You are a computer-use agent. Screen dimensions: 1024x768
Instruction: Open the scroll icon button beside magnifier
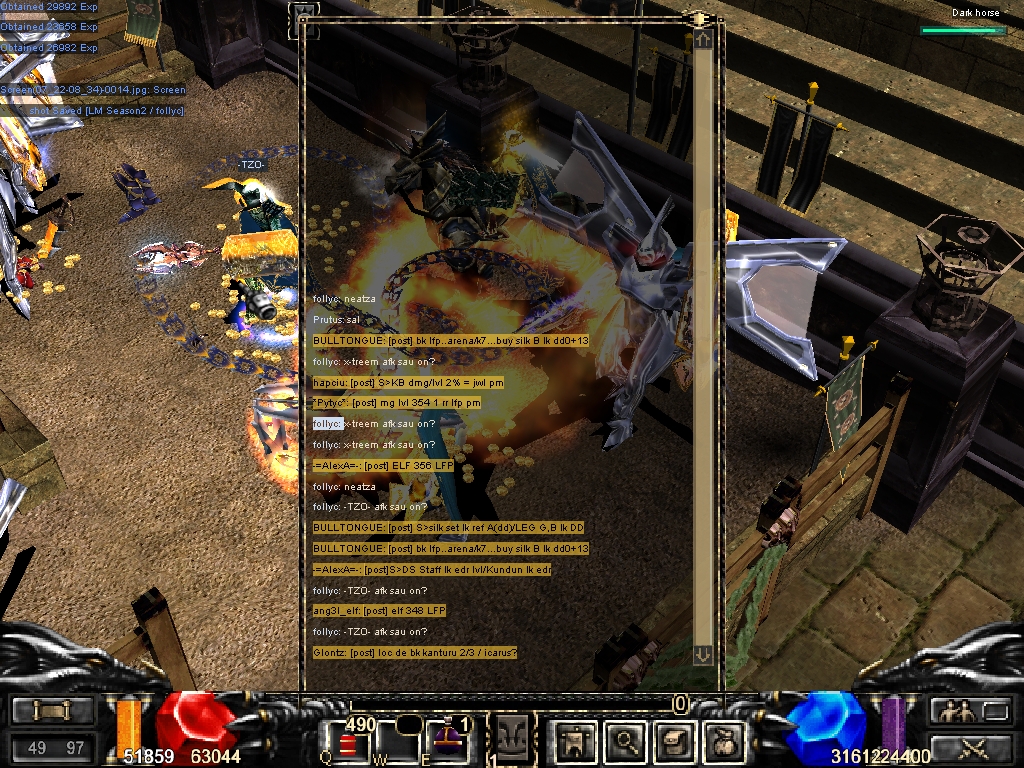point(671,740)
